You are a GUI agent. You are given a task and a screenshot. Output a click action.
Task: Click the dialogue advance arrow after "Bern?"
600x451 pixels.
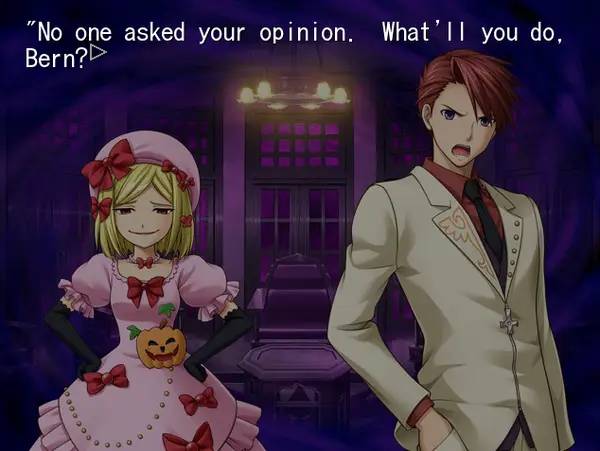[x=98, y=52]
